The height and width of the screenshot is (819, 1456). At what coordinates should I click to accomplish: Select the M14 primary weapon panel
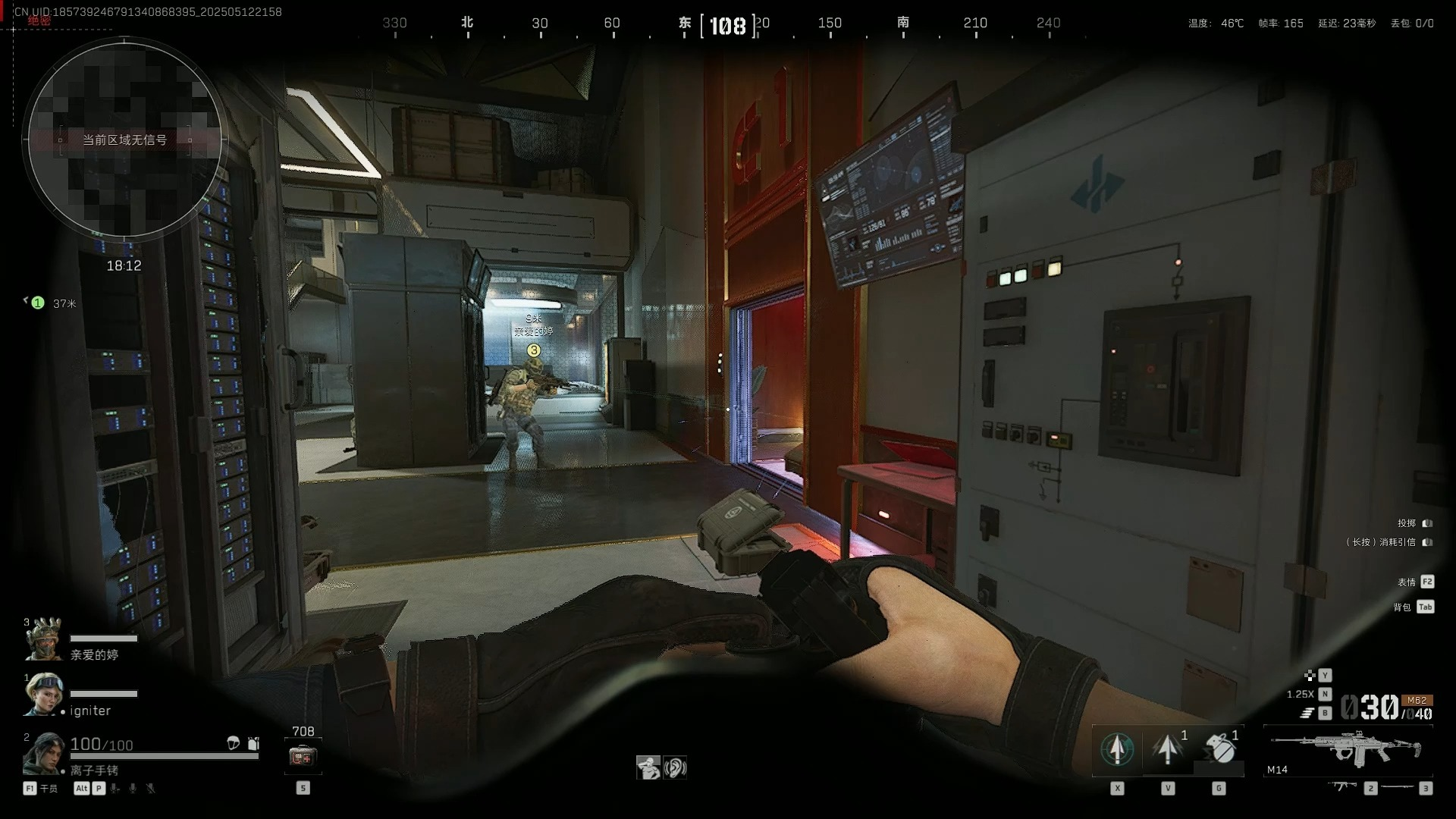pyautogui.click(x=1348, y=749)
